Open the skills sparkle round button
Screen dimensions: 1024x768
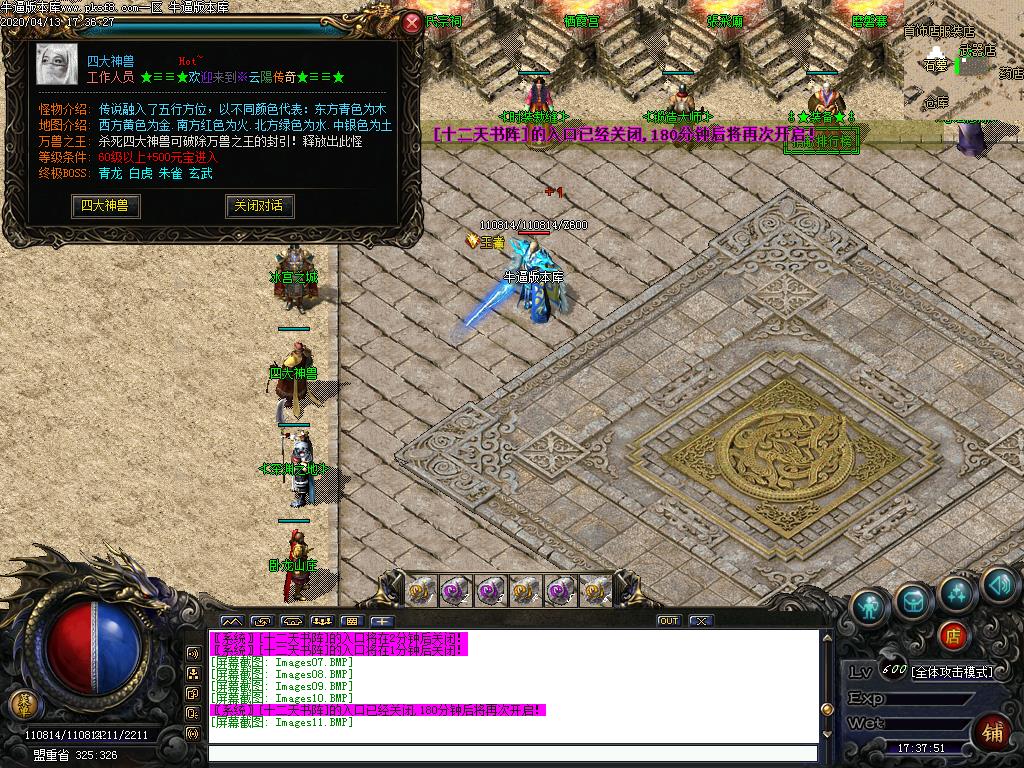[957, 592]
